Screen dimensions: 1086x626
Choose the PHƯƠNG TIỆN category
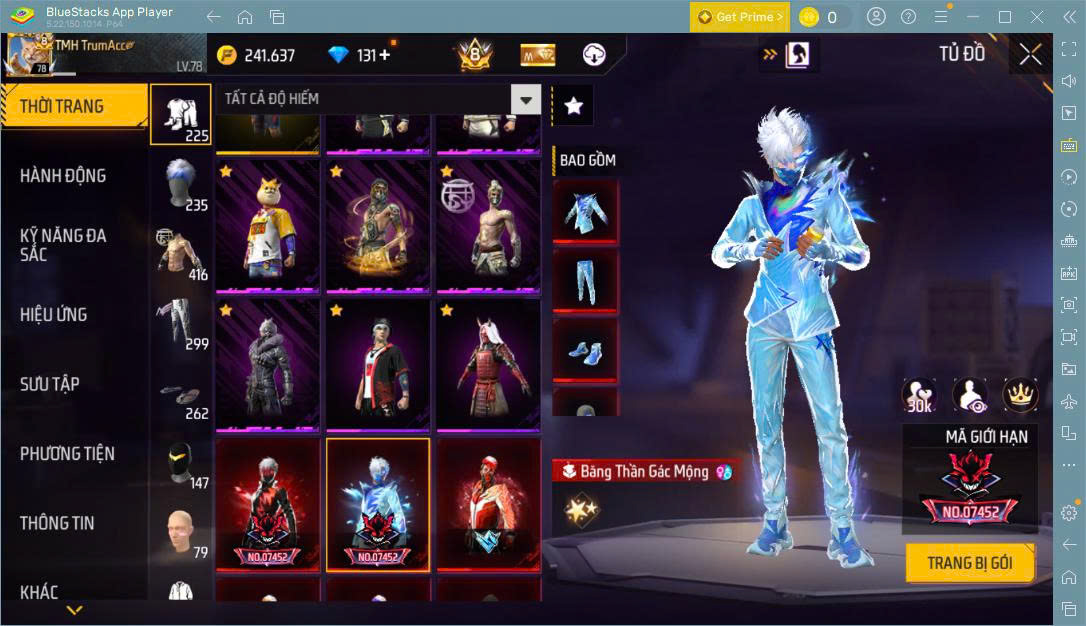pyautogui.click(x=67, y=454)
